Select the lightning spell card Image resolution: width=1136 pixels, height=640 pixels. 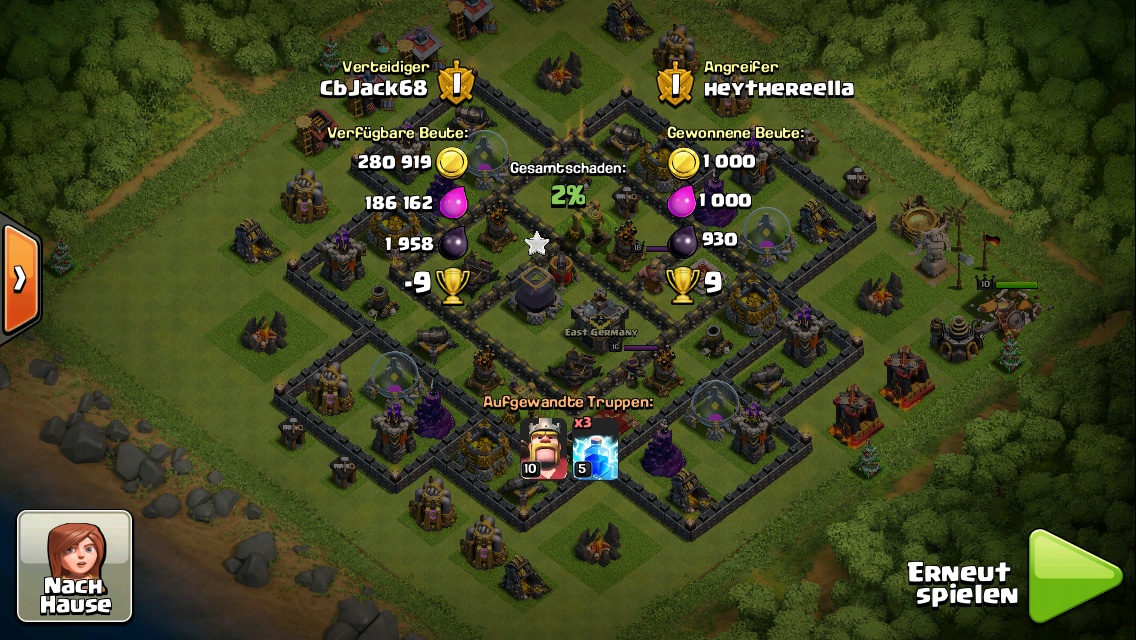(x=595, y=450)
